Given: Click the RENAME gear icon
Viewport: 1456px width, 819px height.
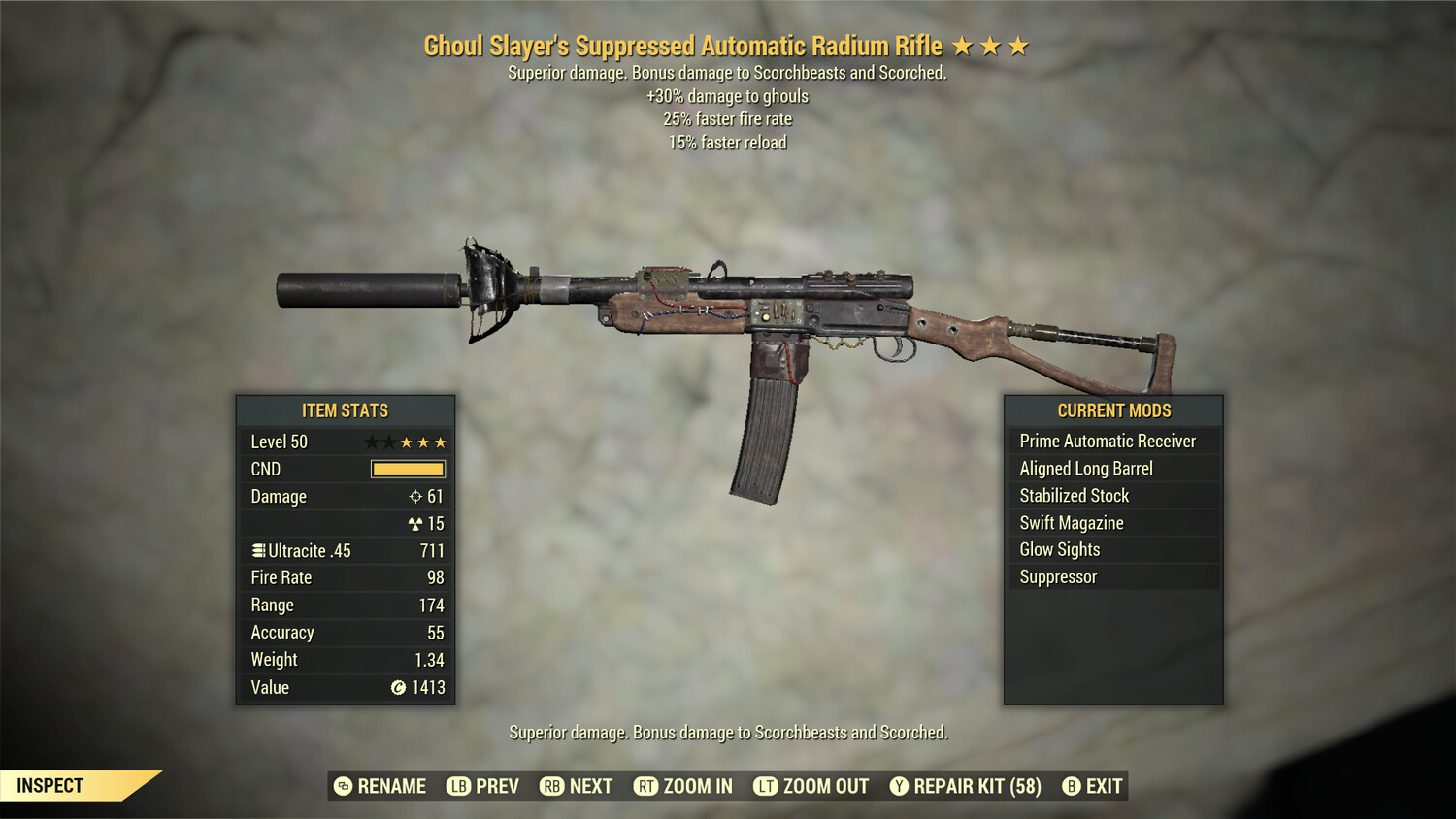Looking at the screenshot, I should click(x=342, y=786).
